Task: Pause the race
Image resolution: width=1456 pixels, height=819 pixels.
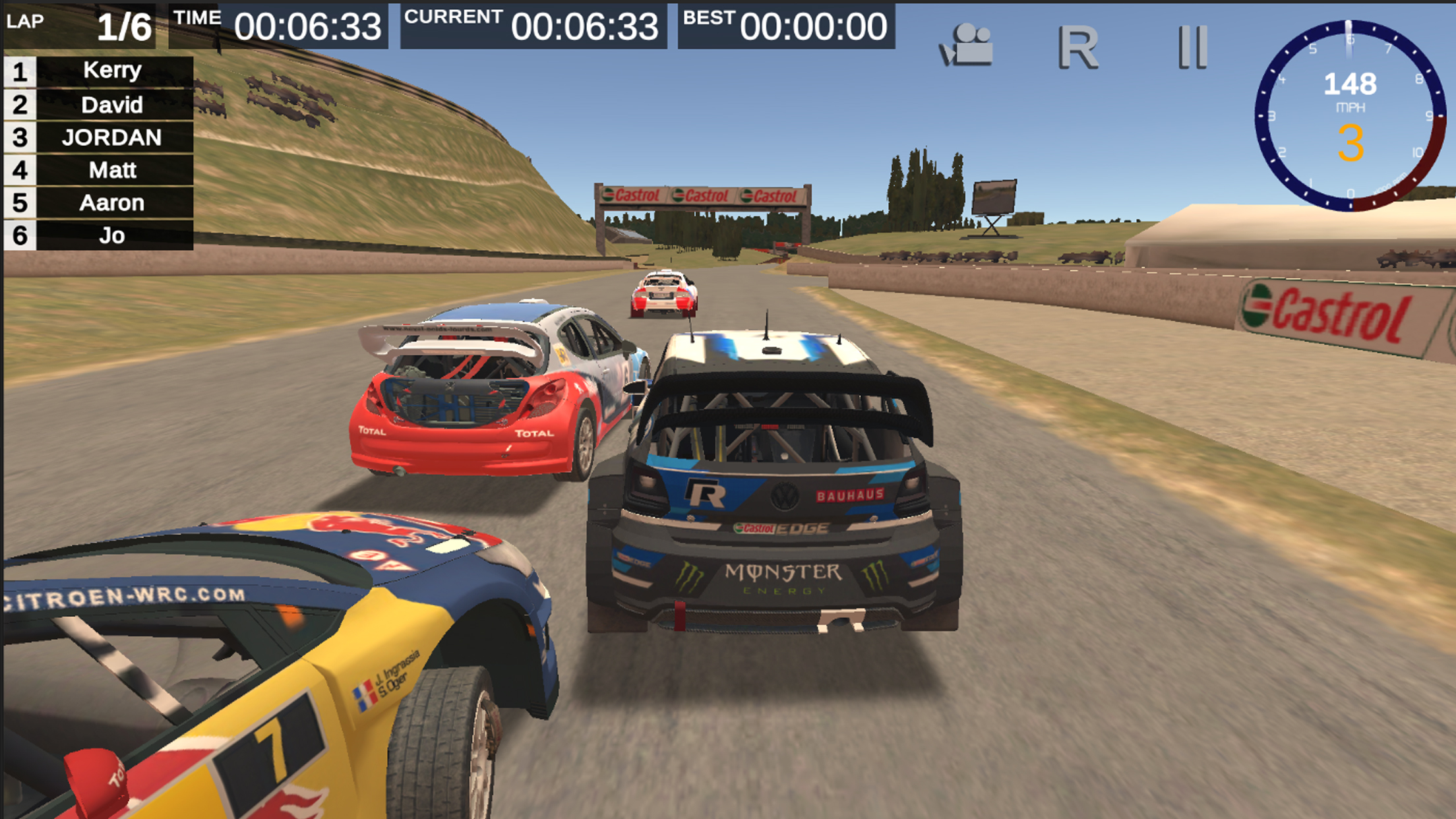Action: (x=1192, y=47)
